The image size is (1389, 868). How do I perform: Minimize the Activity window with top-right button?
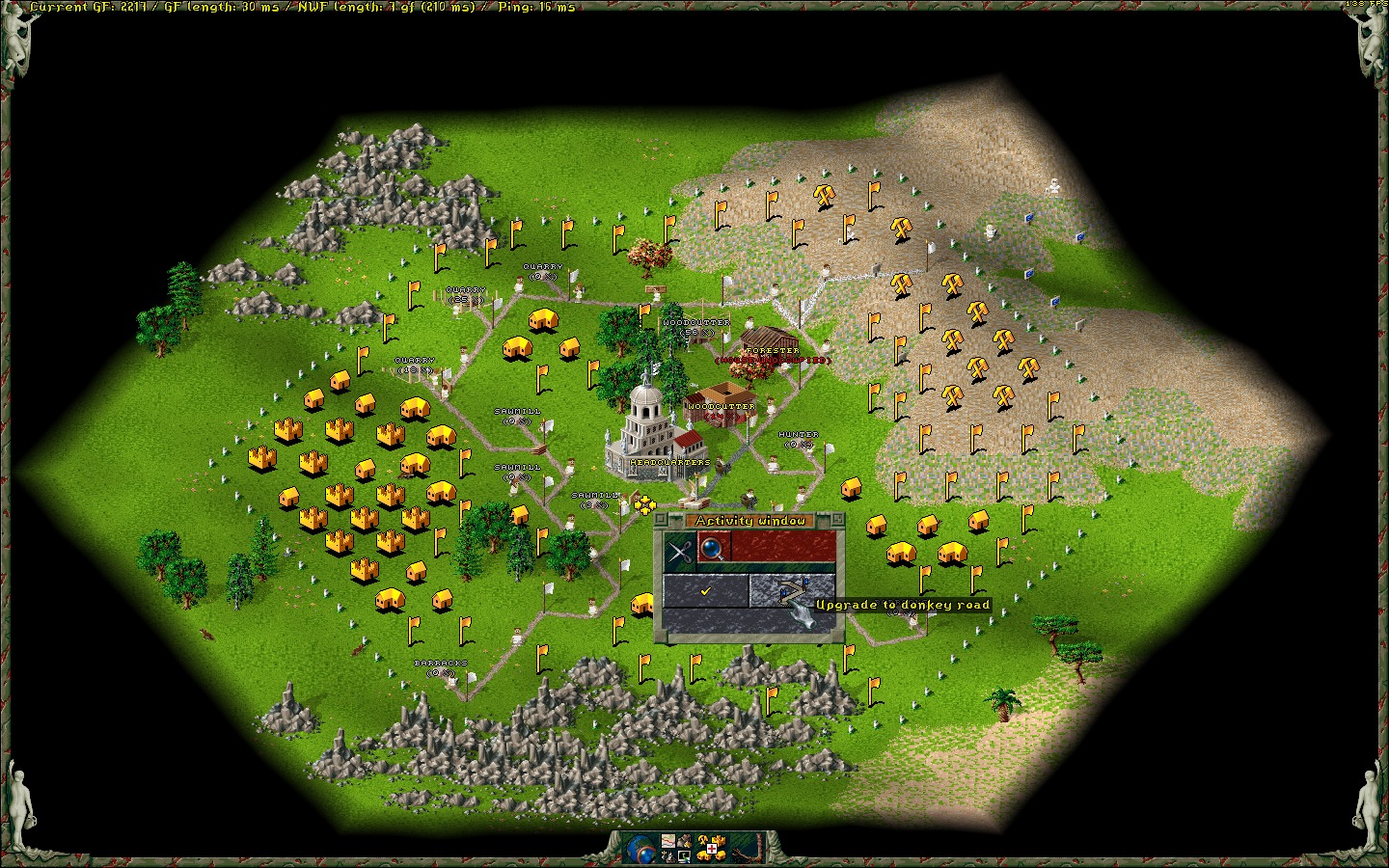point(837,521)
